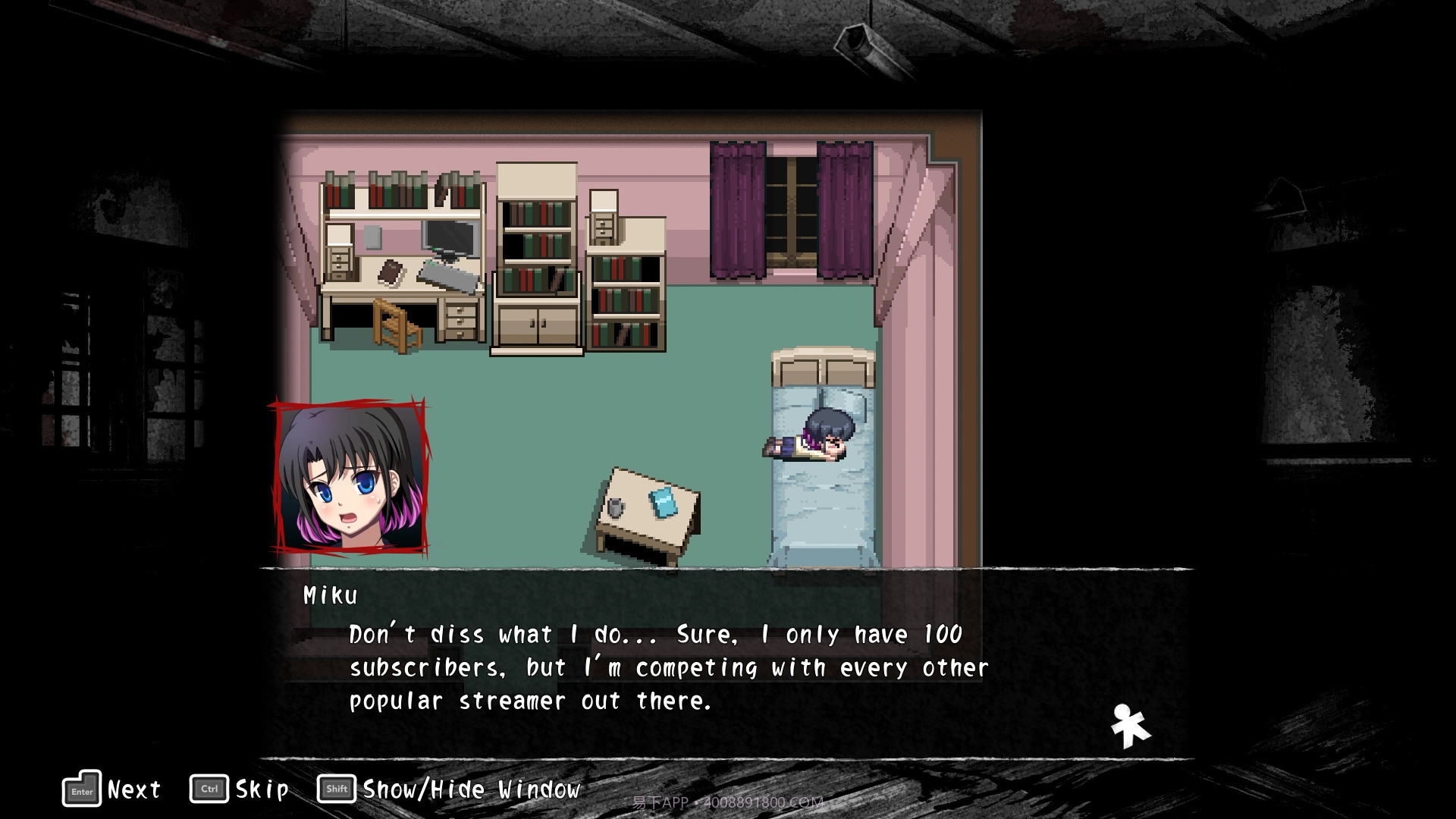Image resolution: width=1456 pixels, height=819 pixels.
Task: Click the TV monitor on the desk
Action: pos(449,237)
